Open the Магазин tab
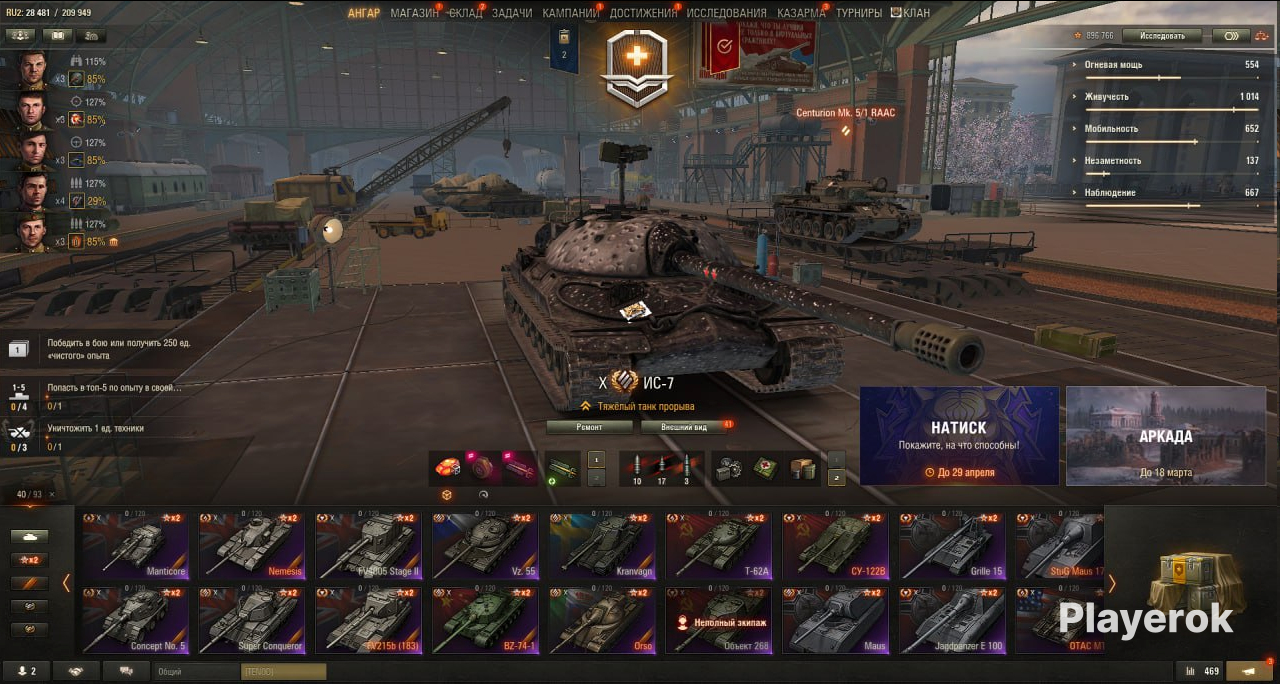The height and width of the screenshot is (684, 1280). 414,13
